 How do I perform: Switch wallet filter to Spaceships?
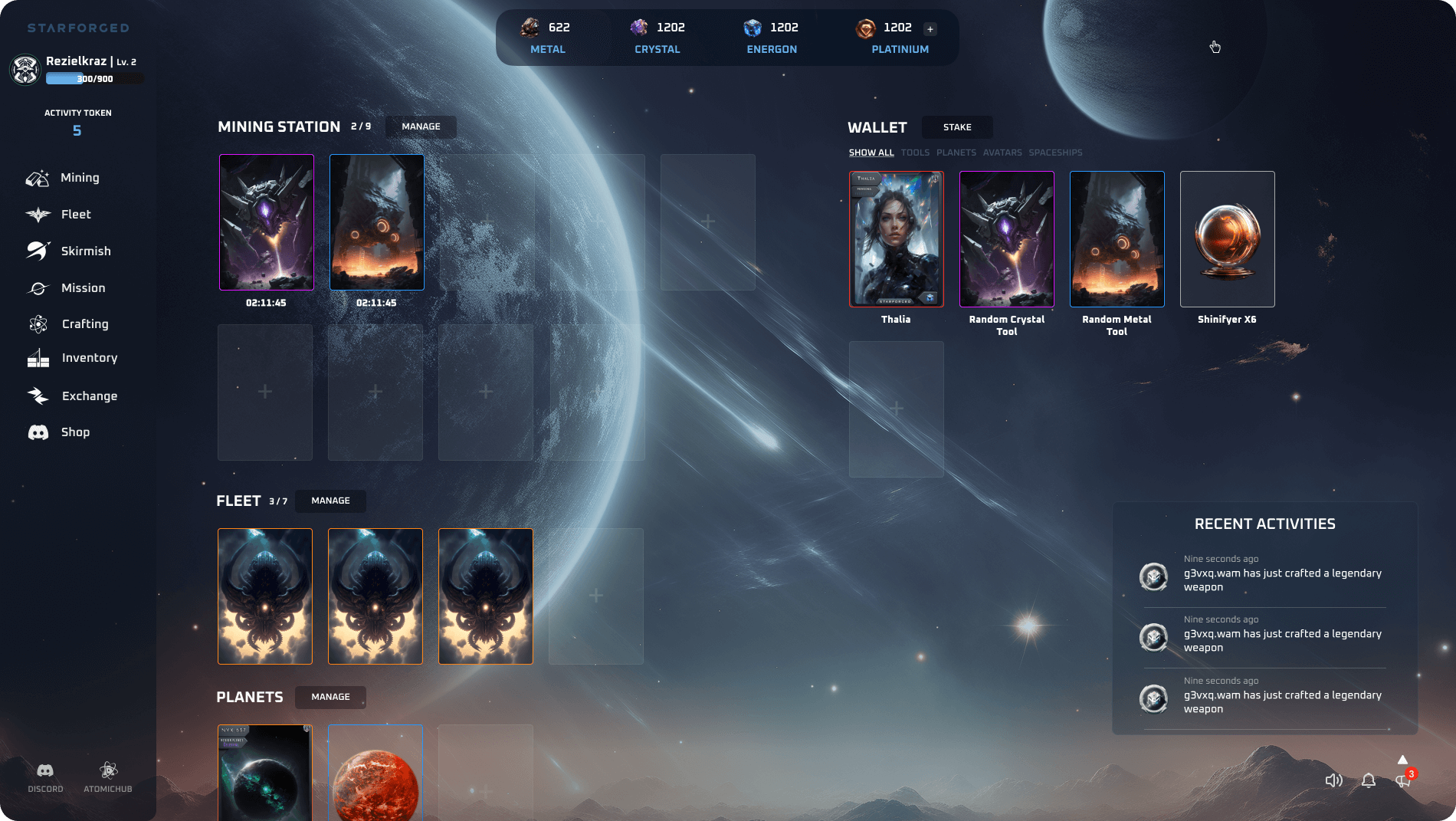1055,153
